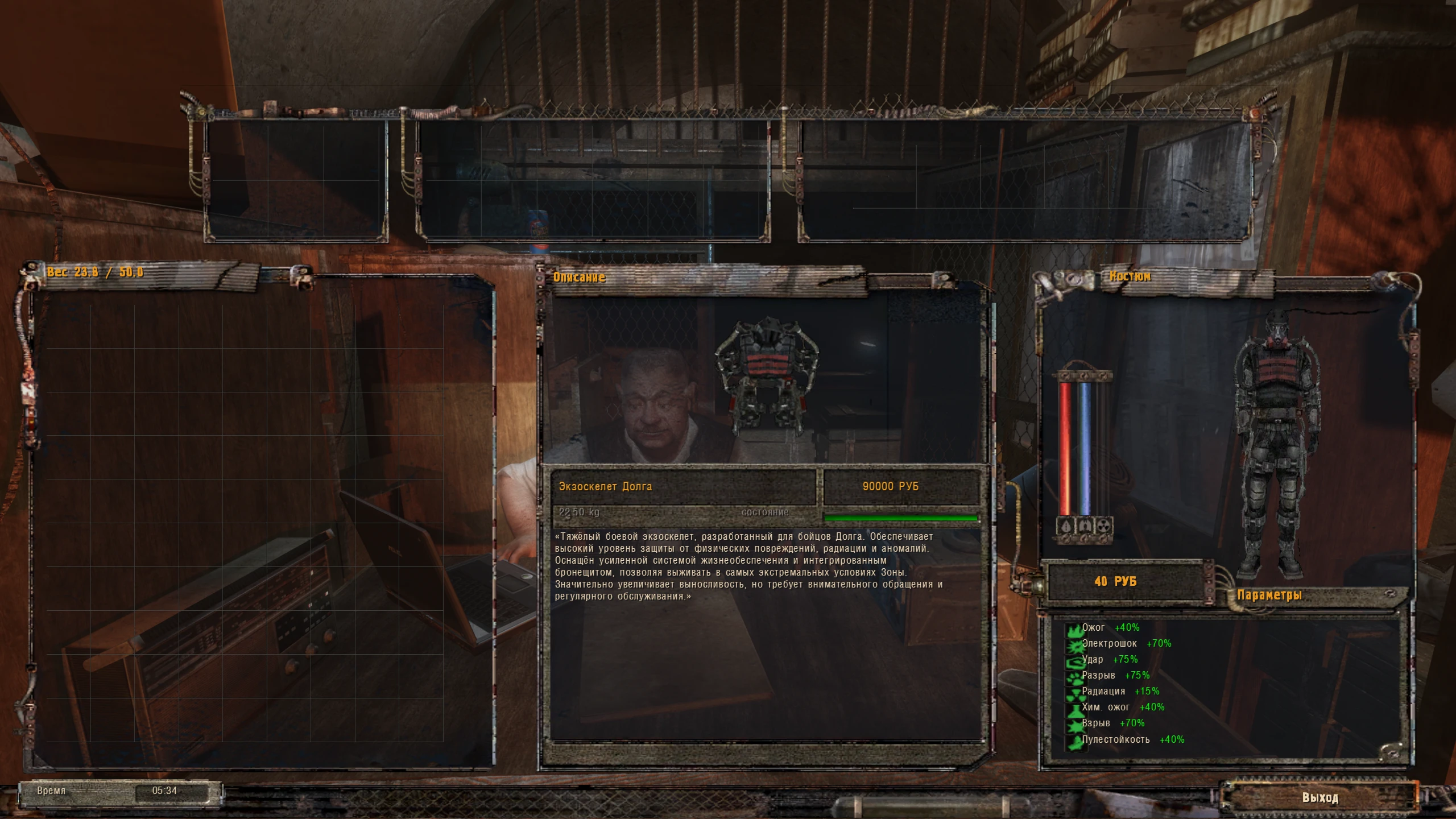Click the fire-drop icon beneath the red gauge
Screen dimensions: 1456x819
pyautogui.click(x=1066, y=527)
